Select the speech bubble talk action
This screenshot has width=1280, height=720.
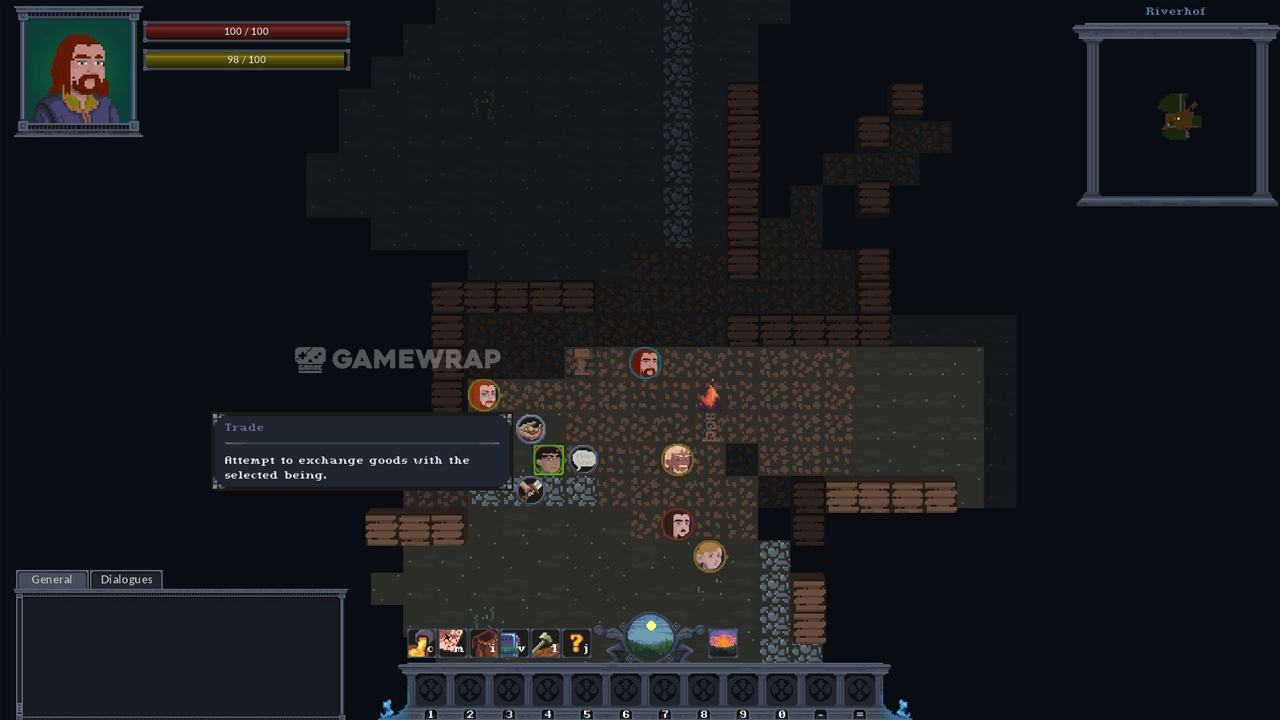pos(583,459)
